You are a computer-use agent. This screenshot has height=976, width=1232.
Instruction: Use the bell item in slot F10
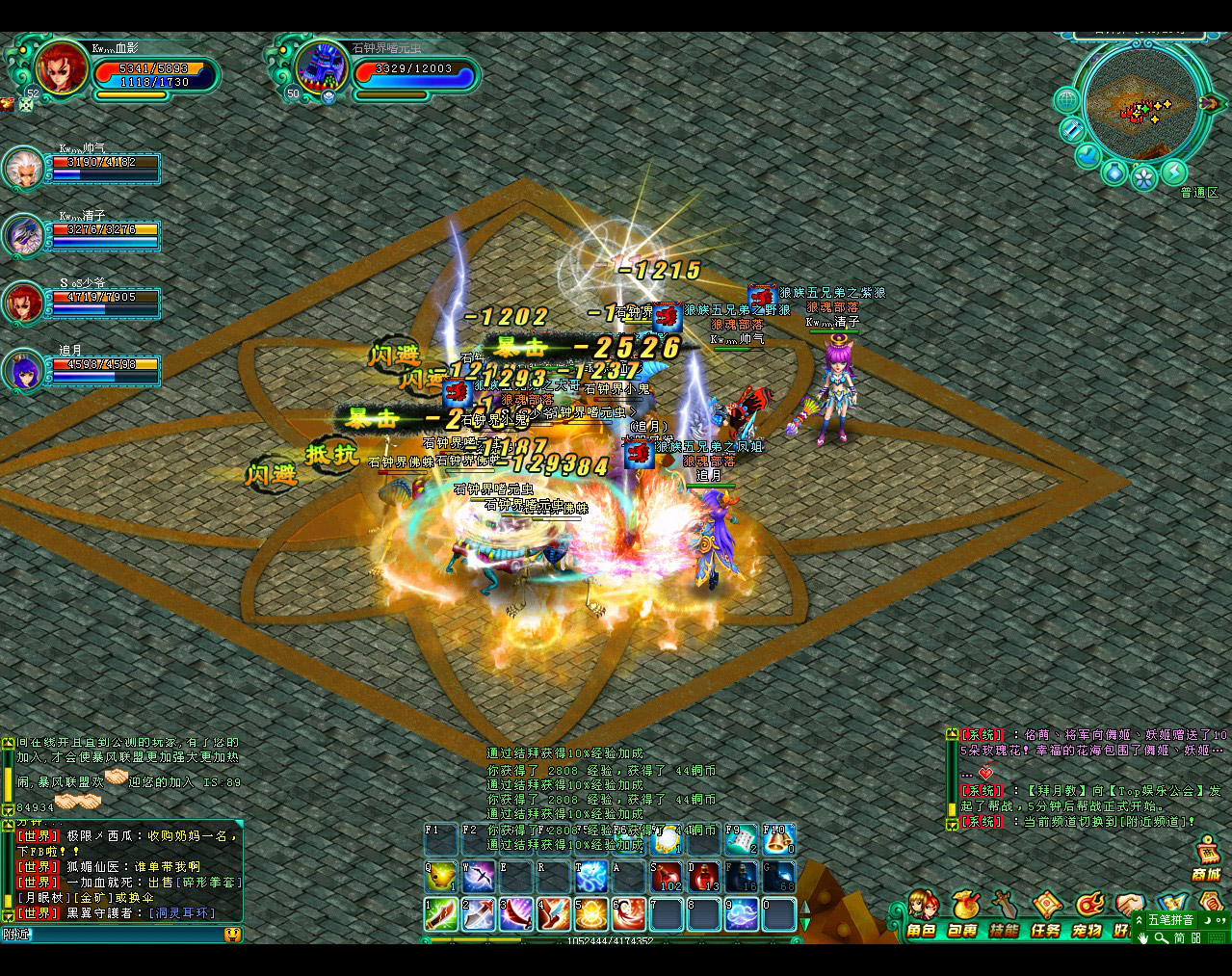778,840
